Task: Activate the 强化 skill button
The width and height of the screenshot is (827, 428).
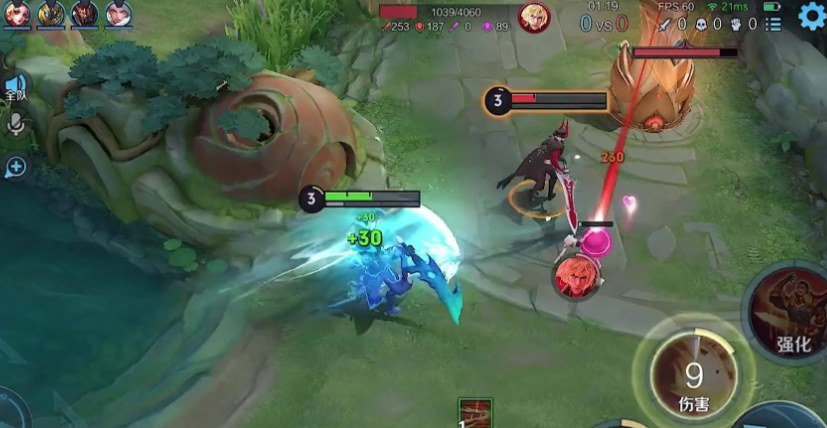Action: 792,315
